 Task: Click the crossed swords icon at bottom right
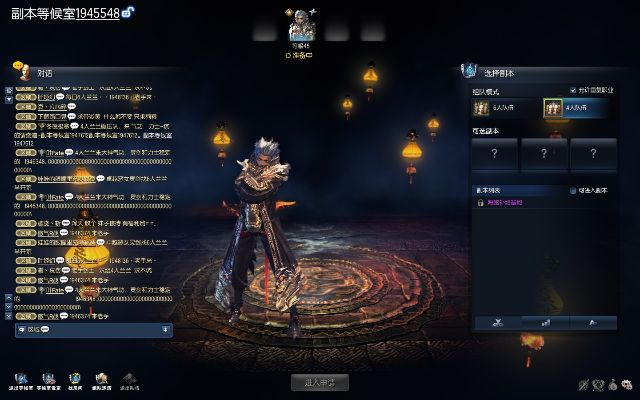pyautogui.click(x=583, y=385)
